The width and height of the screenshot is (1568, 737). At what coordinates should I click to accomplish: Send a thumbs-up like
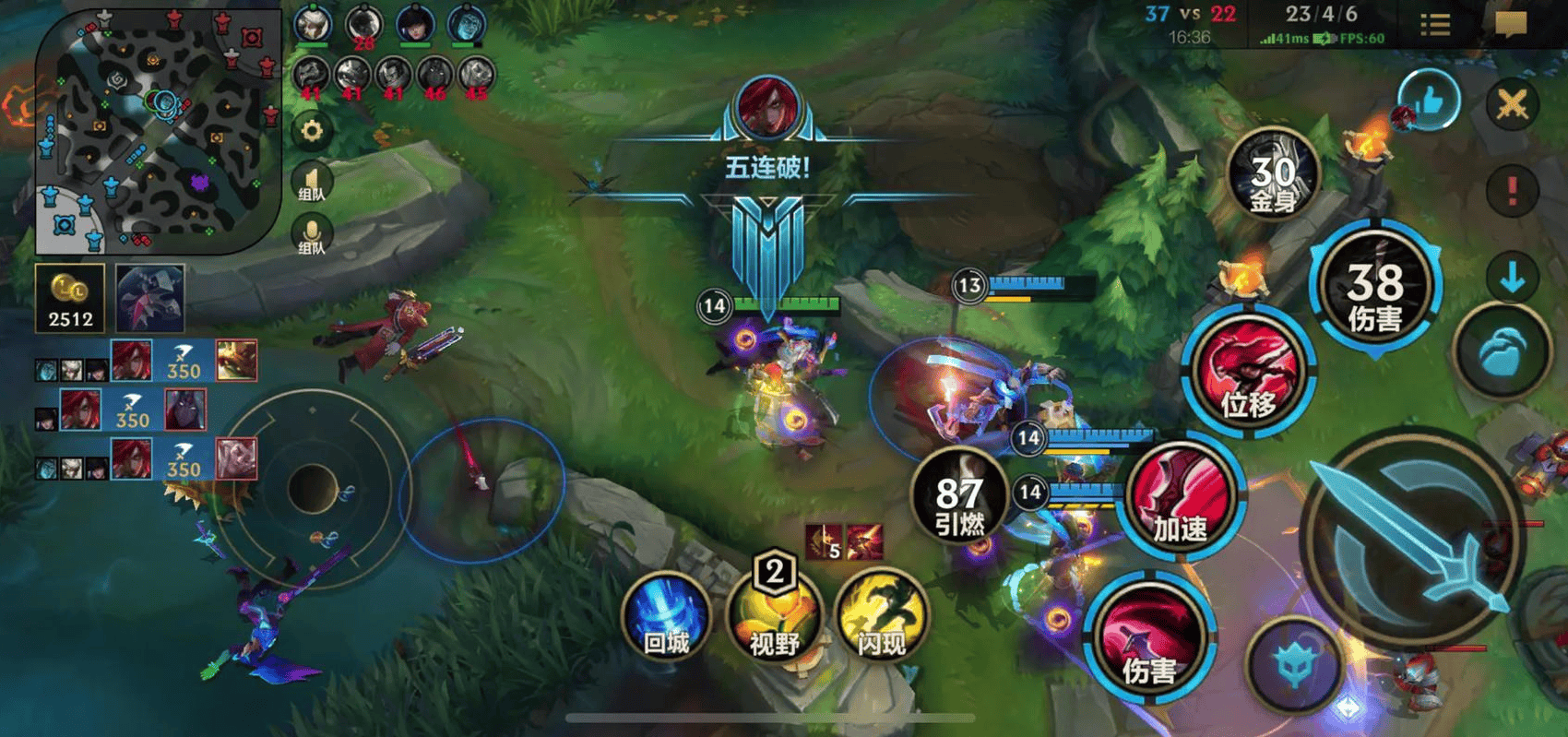point(1429,101)
